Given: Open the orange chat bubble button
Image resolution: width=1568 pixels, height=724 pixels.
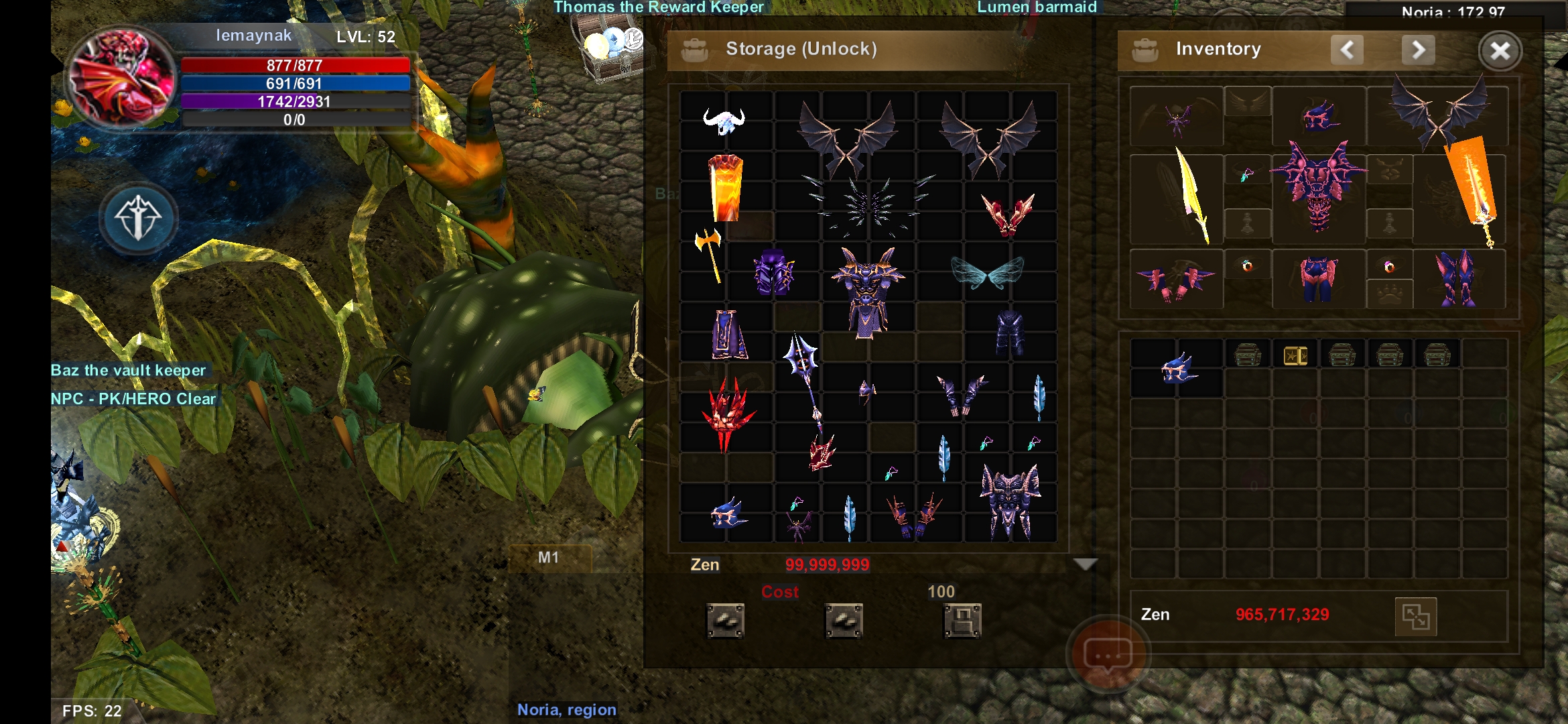Looking at the screenshot, I should click(1108, 654).
